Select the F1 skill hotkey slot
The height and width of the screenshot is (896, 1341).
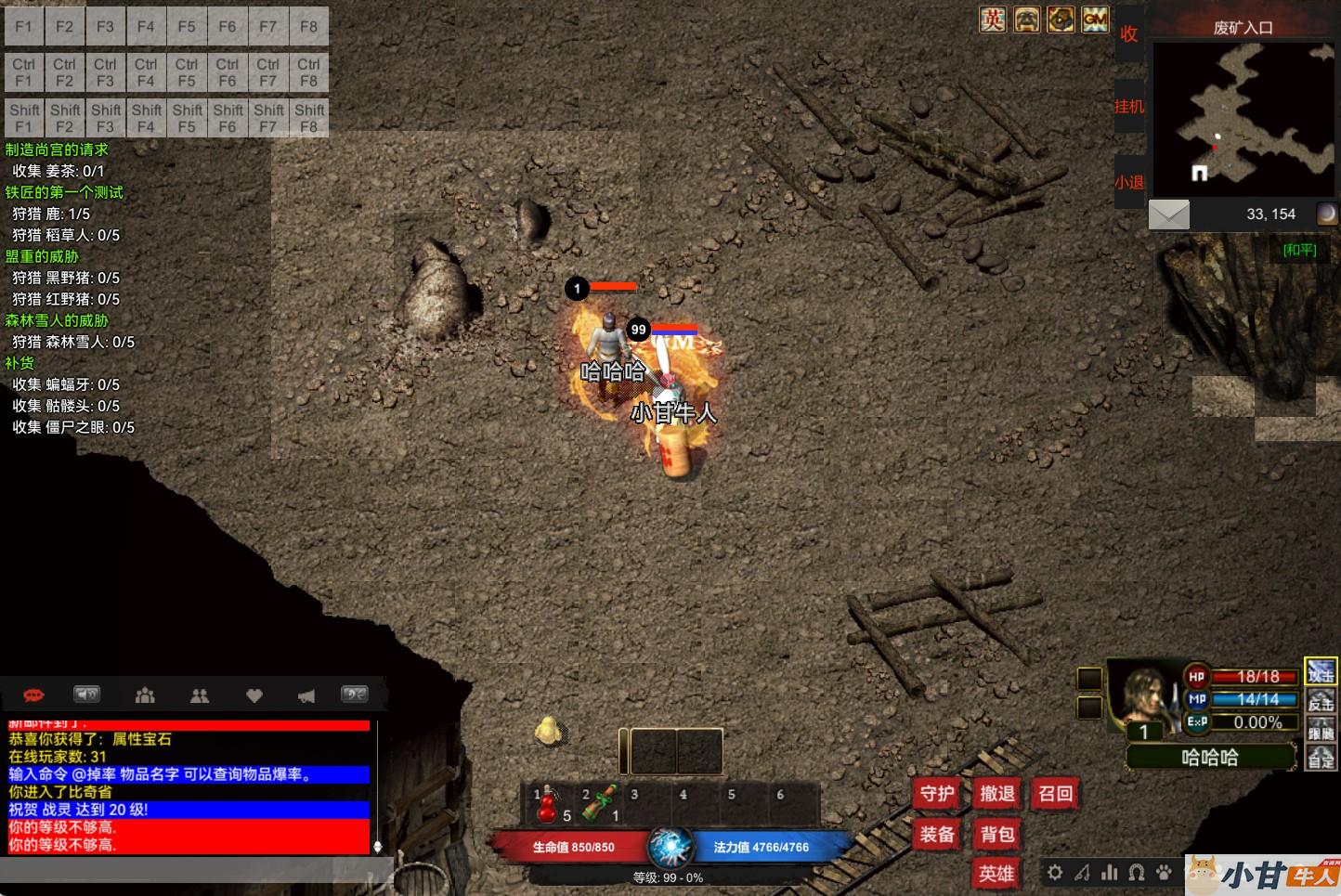coord(24,27)
